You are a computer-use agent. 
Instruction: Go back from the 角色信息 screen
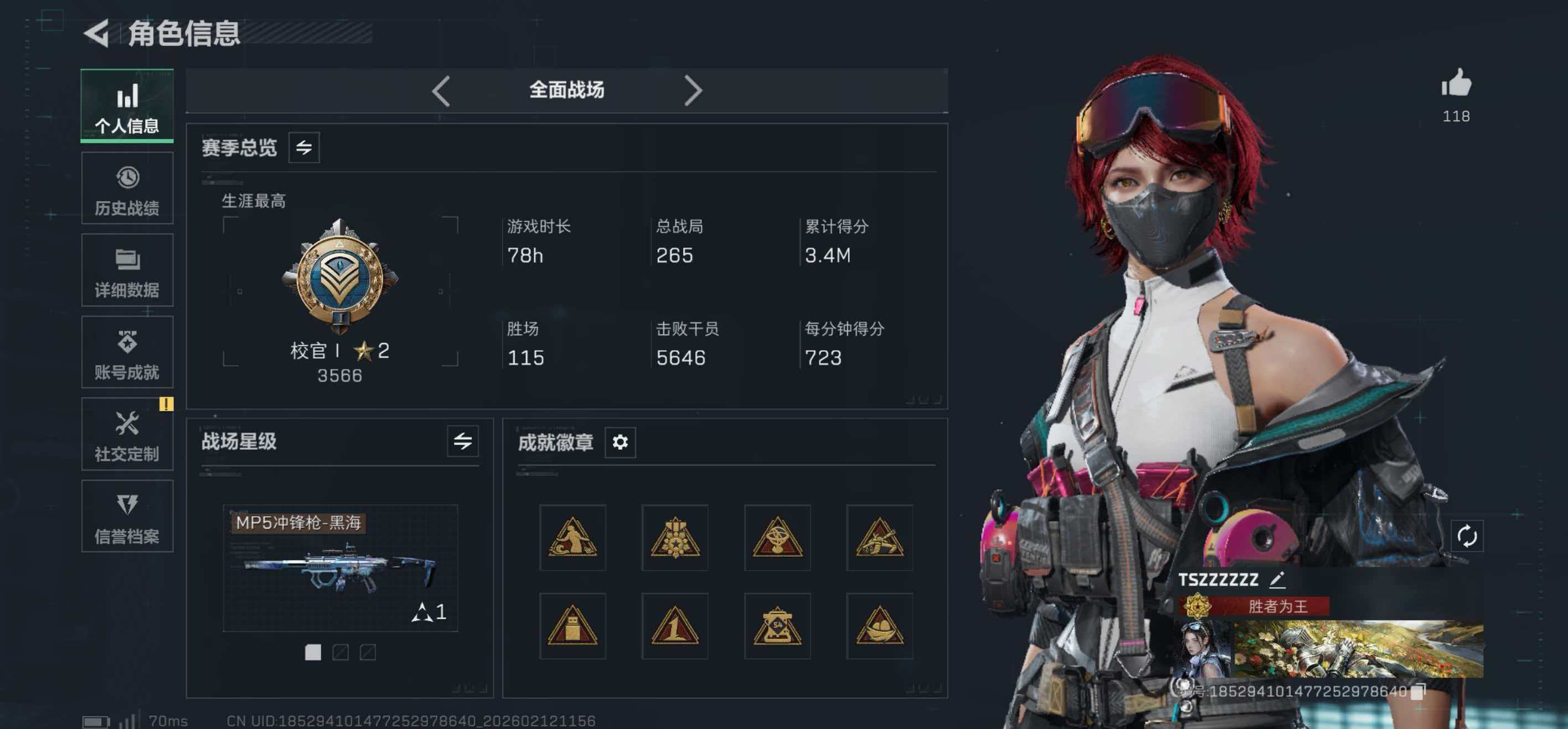[96, 33]
